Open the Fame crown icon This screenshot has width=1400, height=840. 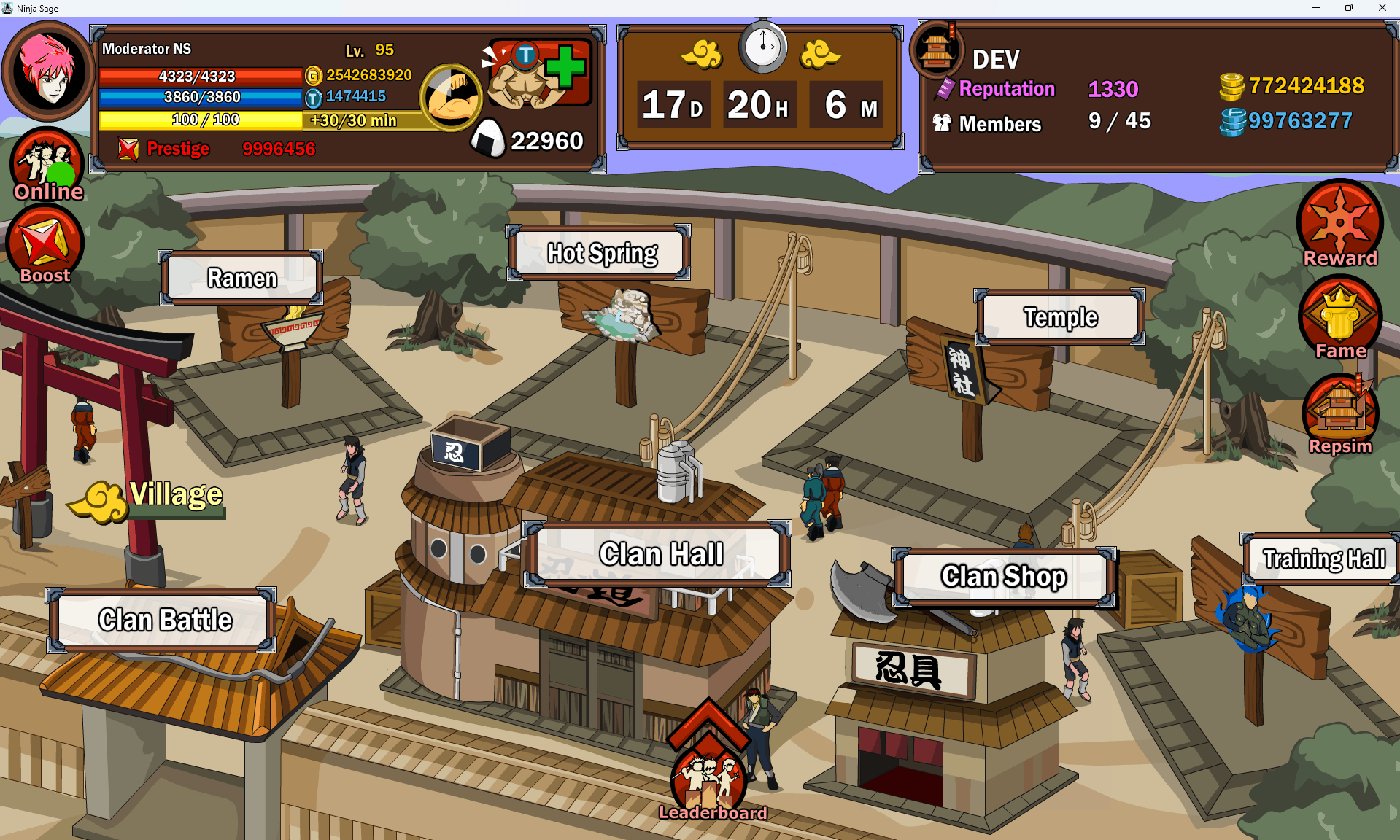1340,319
